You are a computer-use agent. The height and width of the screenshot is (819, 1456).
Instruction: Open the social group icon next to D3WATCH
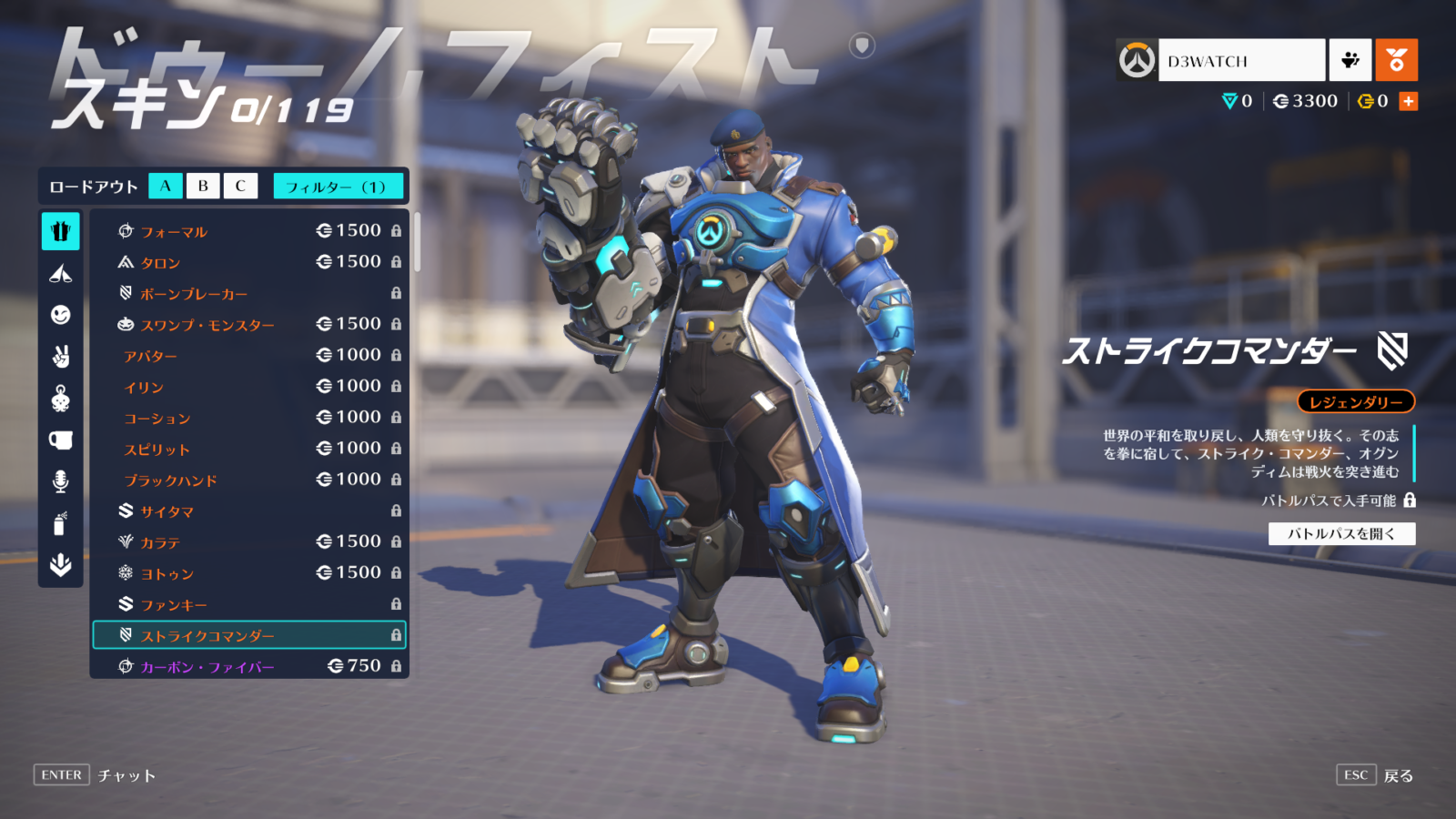(1350, 61)
